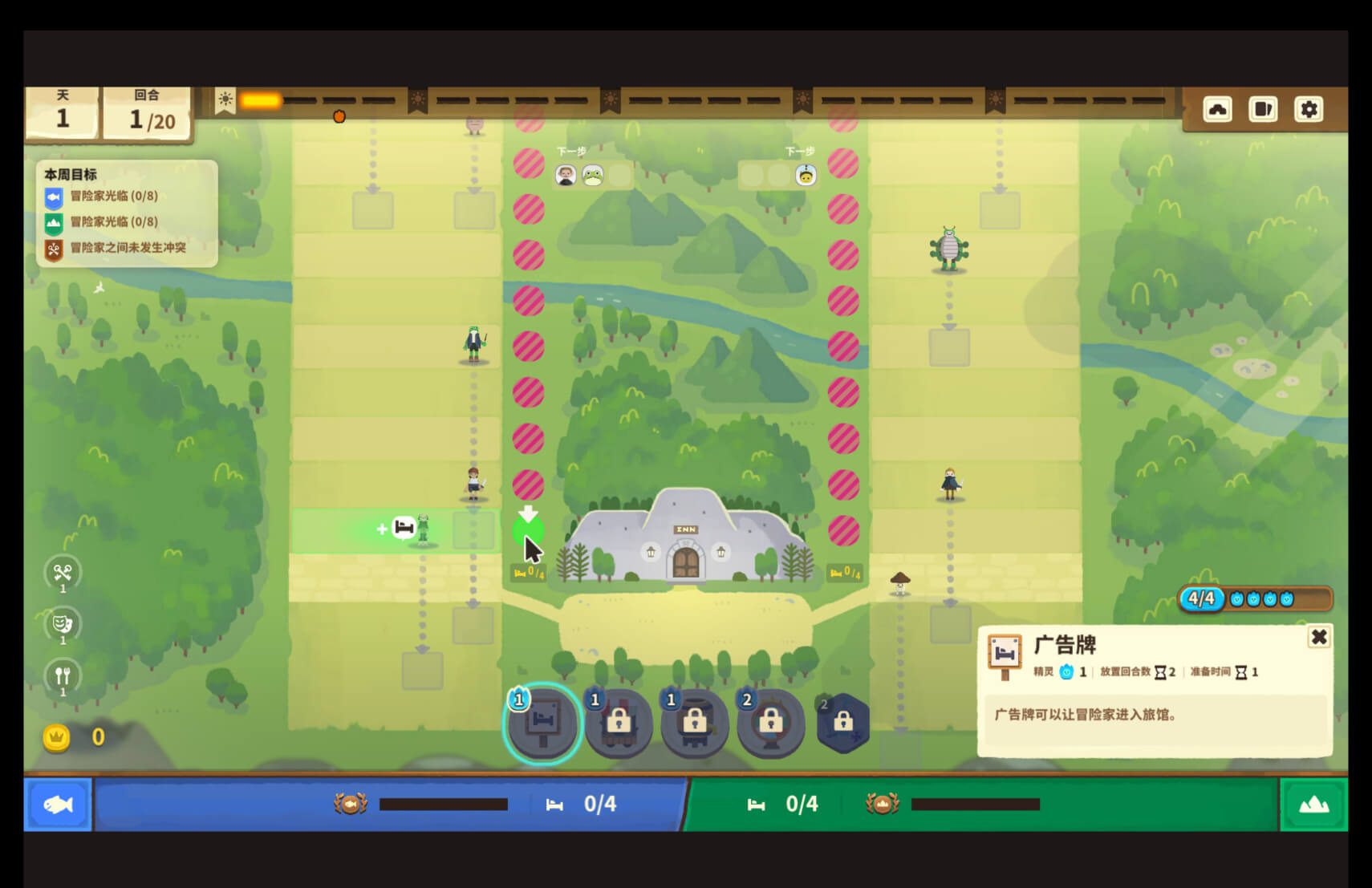The height and width of the screenshot is (888, 1372).
Task: Click the locked cart card
Action: pyautogui.click(x=619, y=724)
